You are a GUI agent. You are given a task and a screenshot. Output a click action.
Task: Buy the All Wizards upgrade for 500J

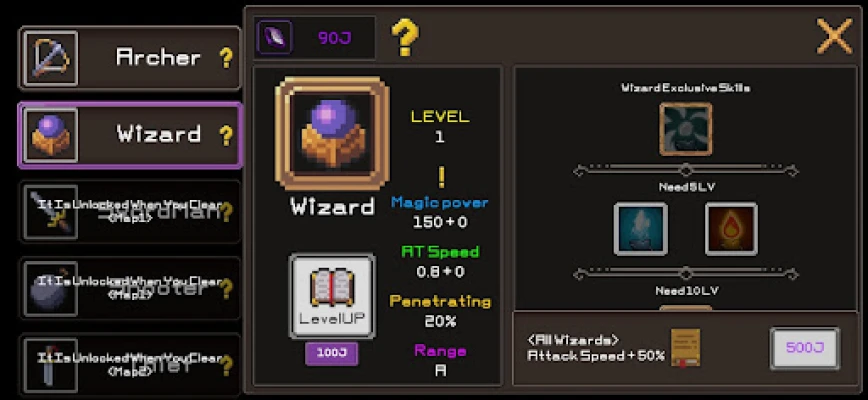tap(805, 349)
